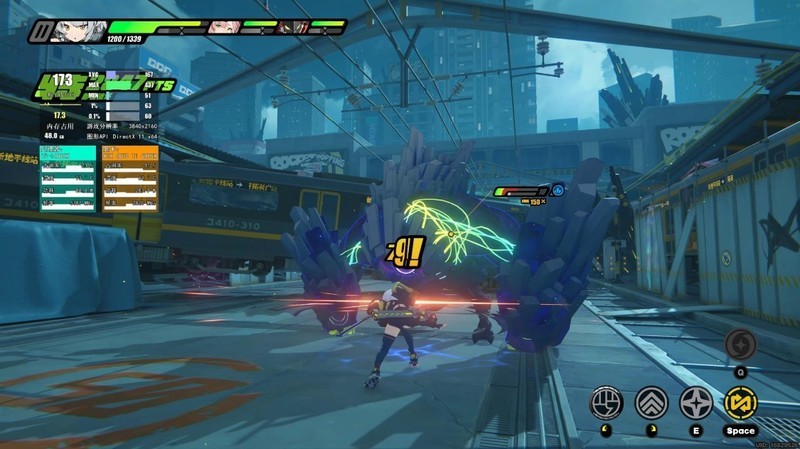Switch to the pink-haired teammate portrait
This screenshot has width=800, height=449.
221,27
